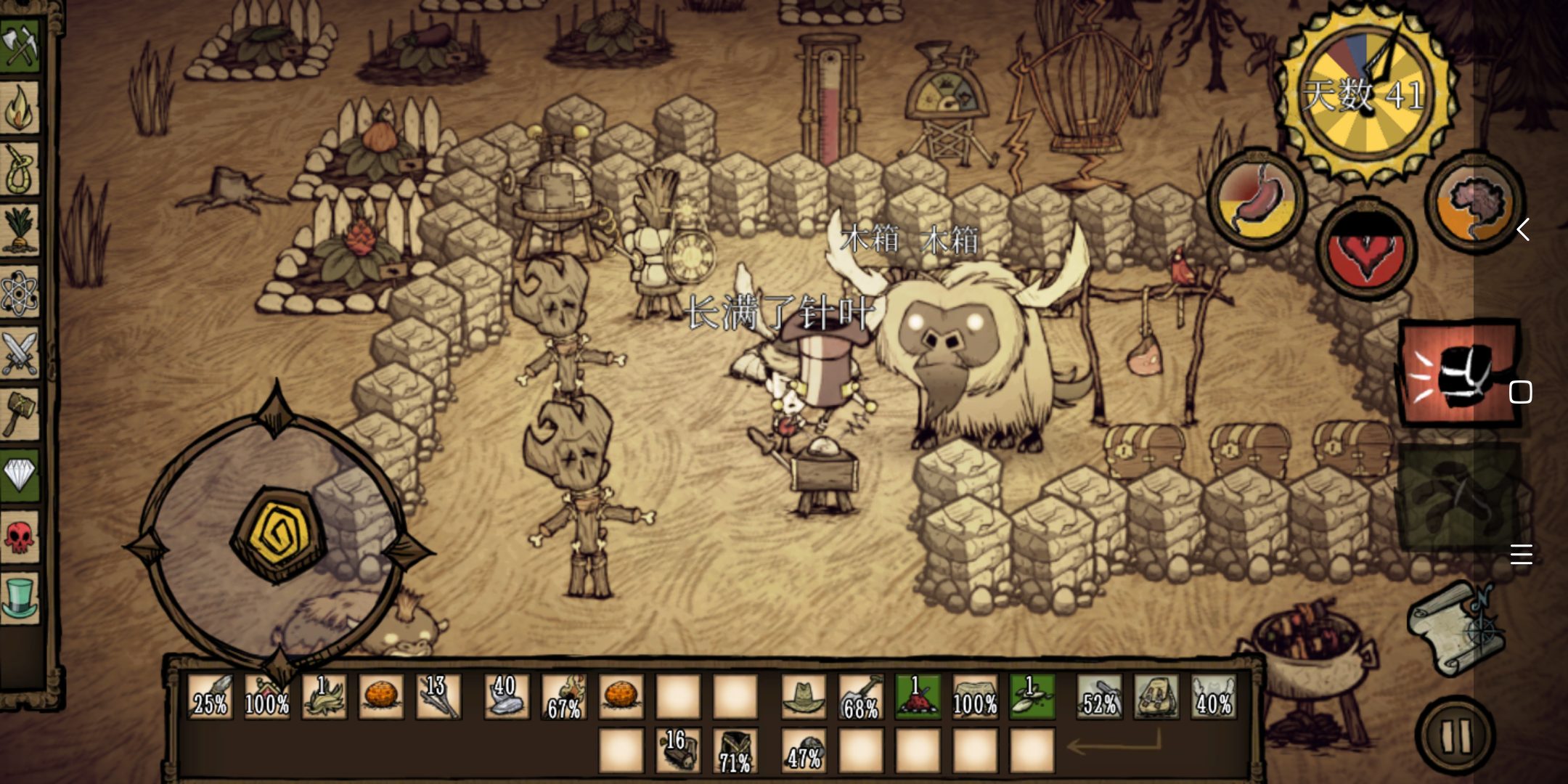1568x784 pixels.
Task: Switch to the Refine diamond tab
Action: pos(20,475)
